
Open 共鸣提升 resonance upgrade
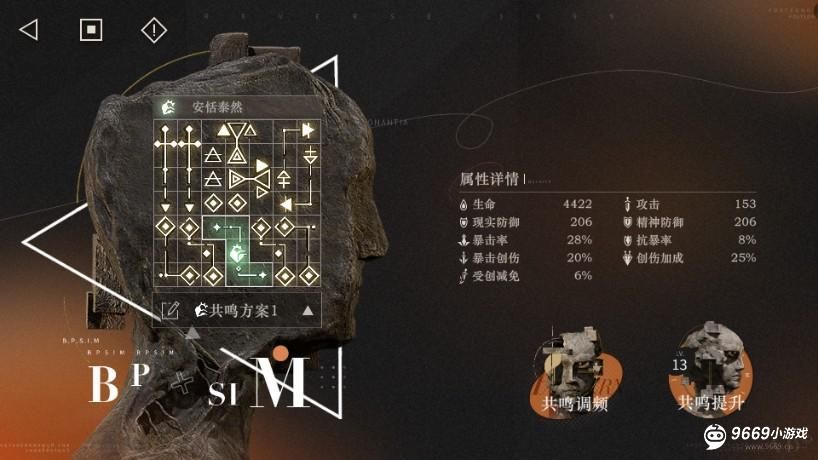click(710, 370)
